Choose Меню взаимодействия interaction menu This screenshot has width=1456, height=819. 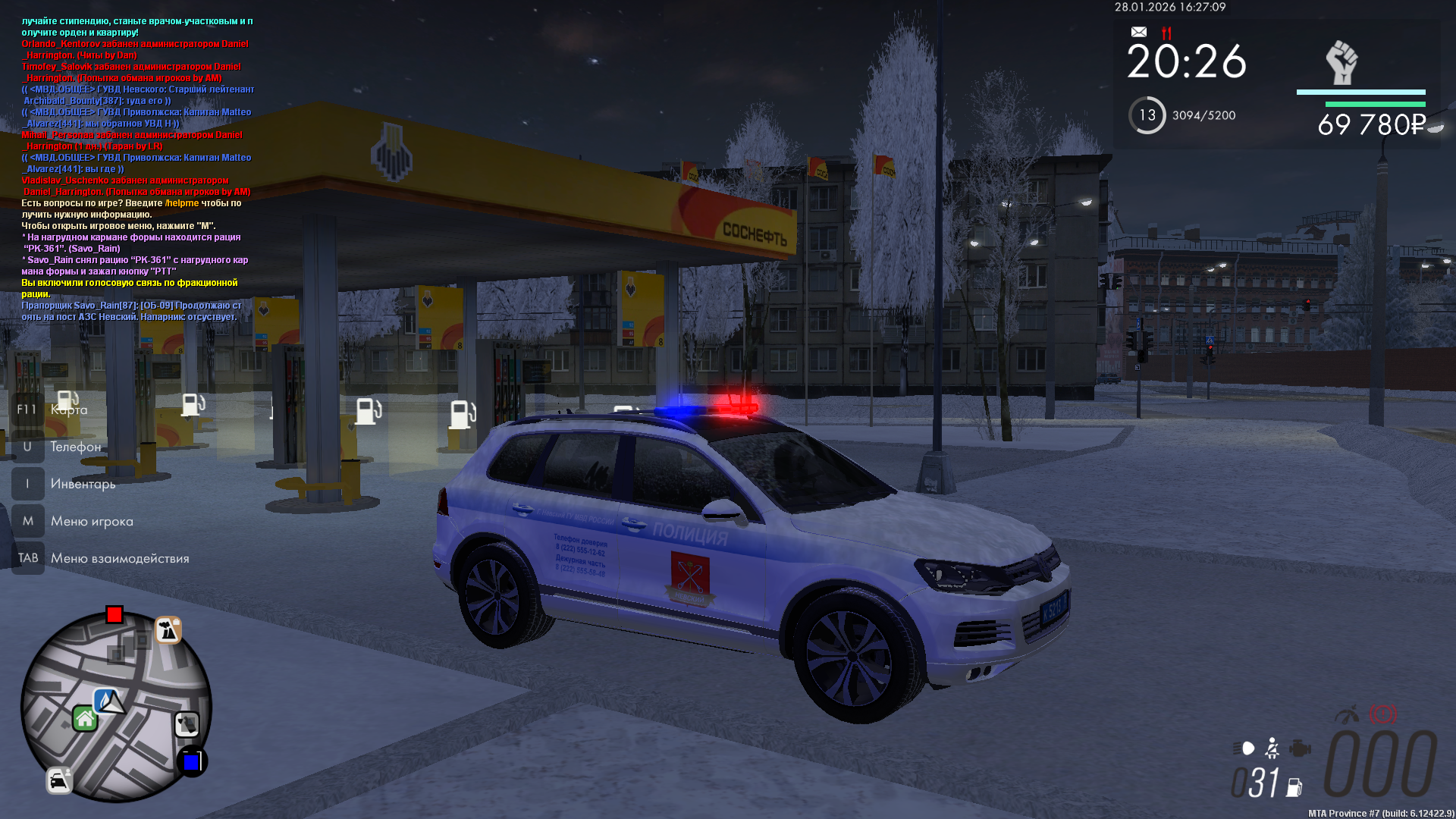pos(120,558)
